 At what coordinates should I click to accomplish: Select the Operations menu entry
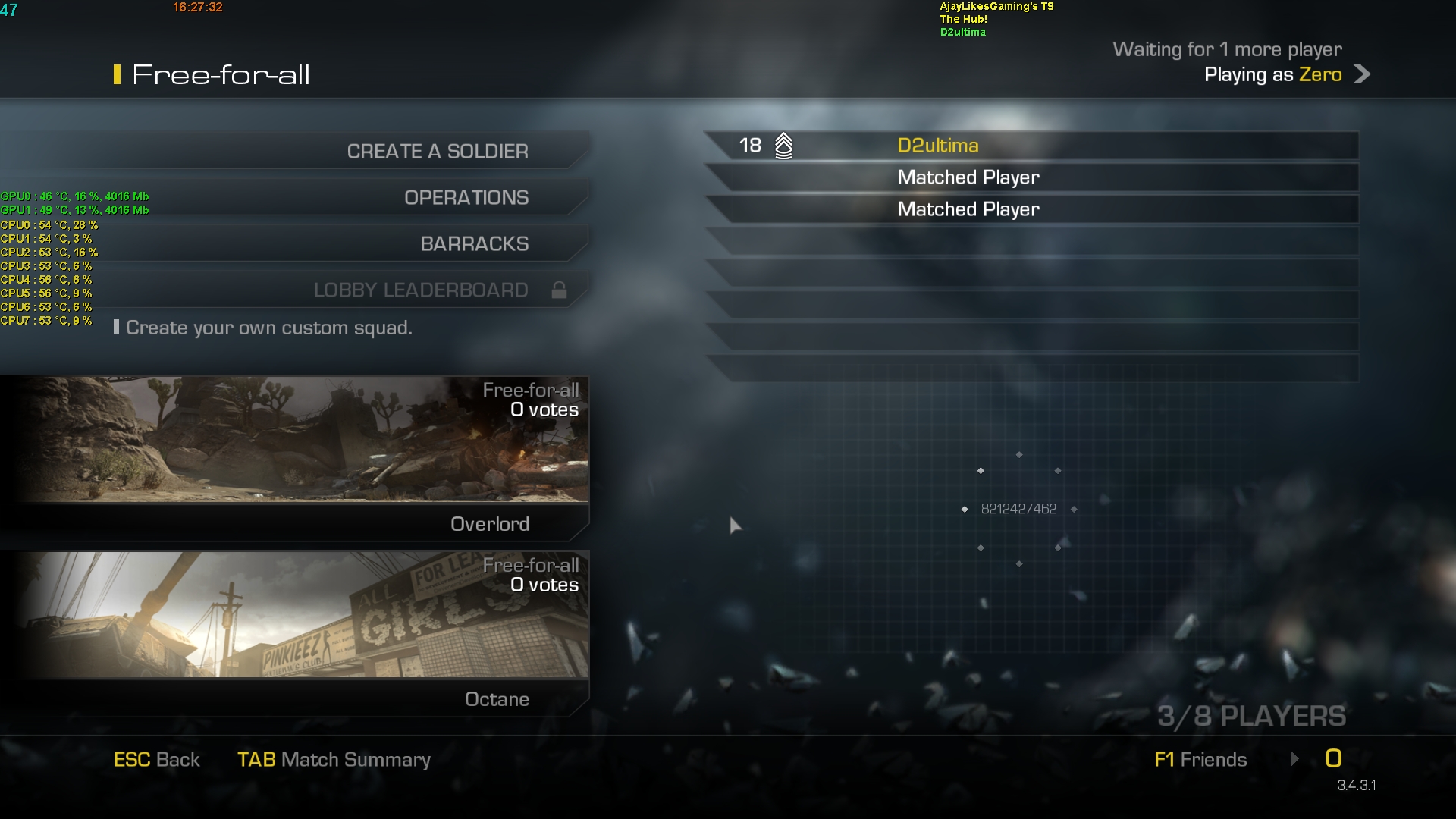point(466,197)
